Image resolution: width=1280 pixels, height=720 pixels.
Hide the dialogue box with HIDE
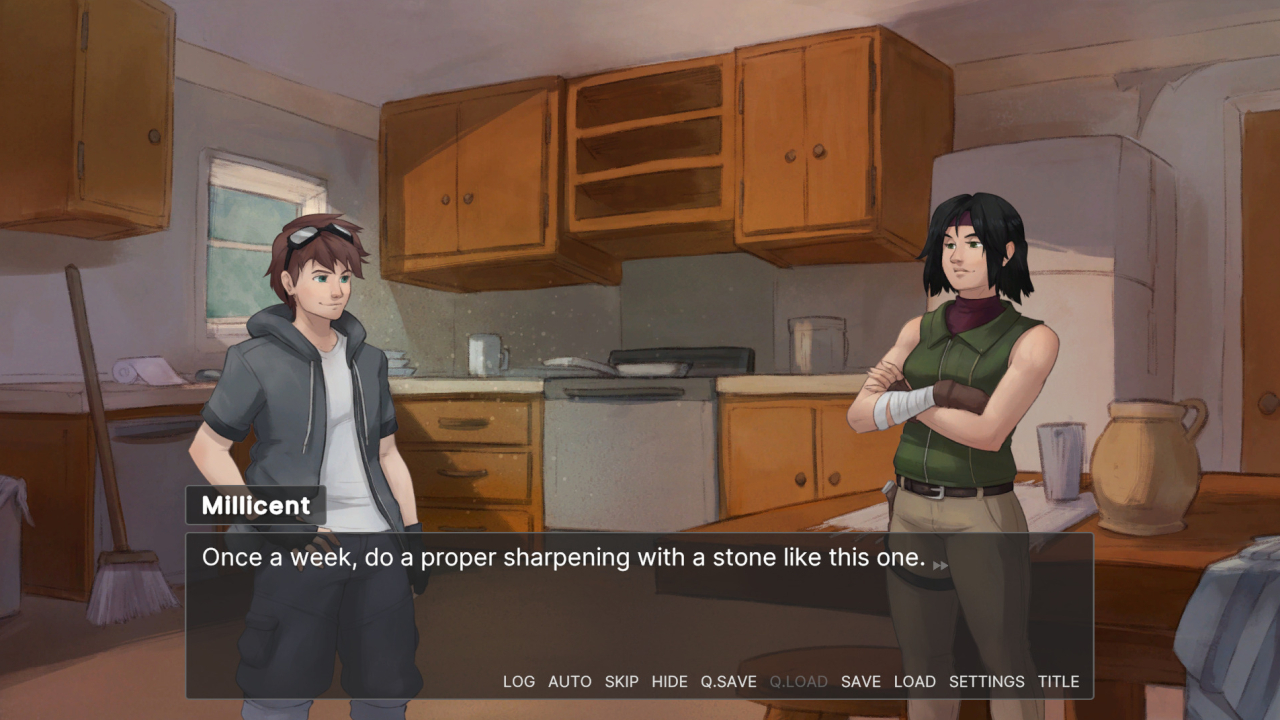click(669, 682)
